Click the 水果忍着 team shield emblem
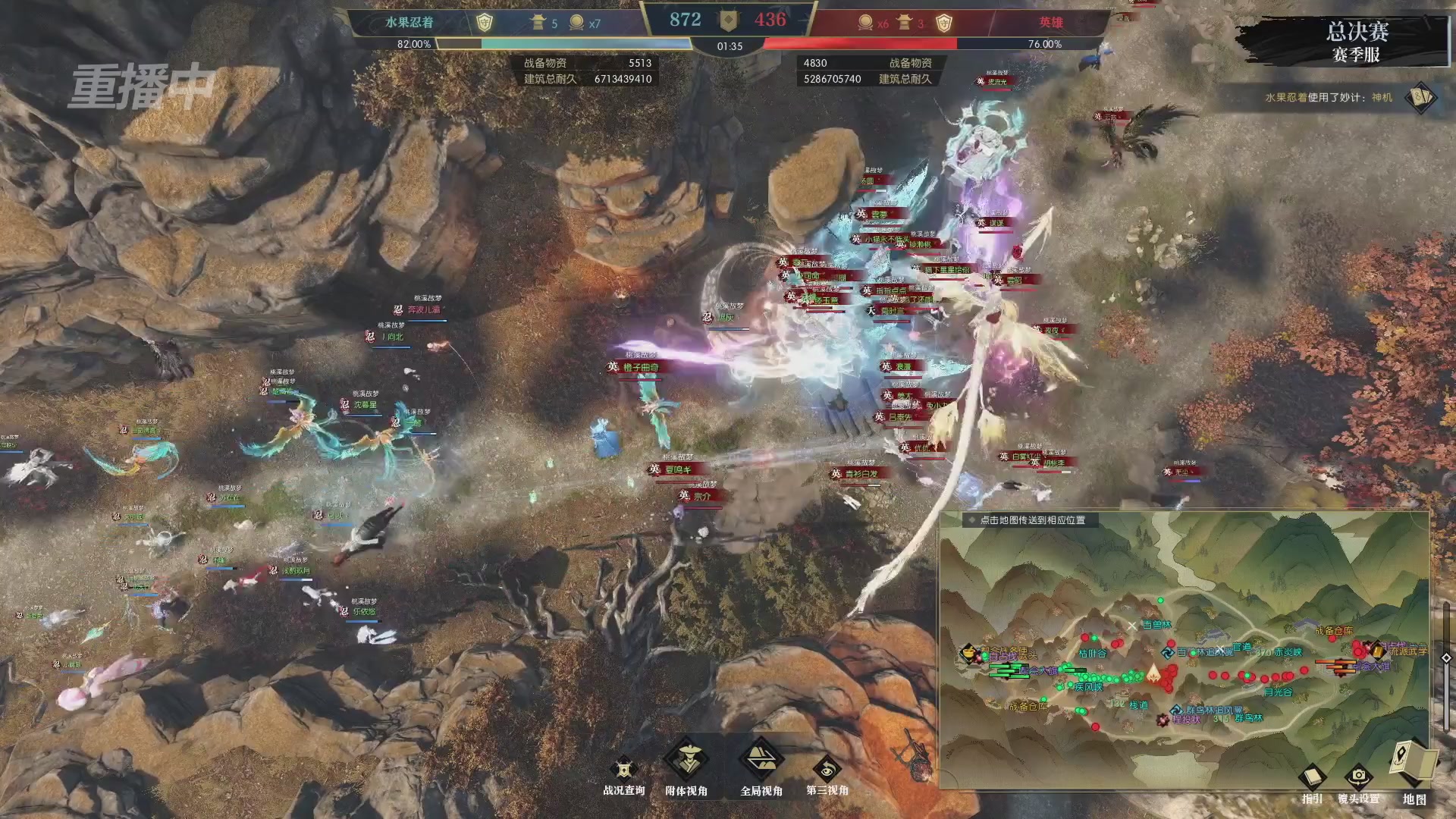The image size is (1456, 819). pos(484,23)
